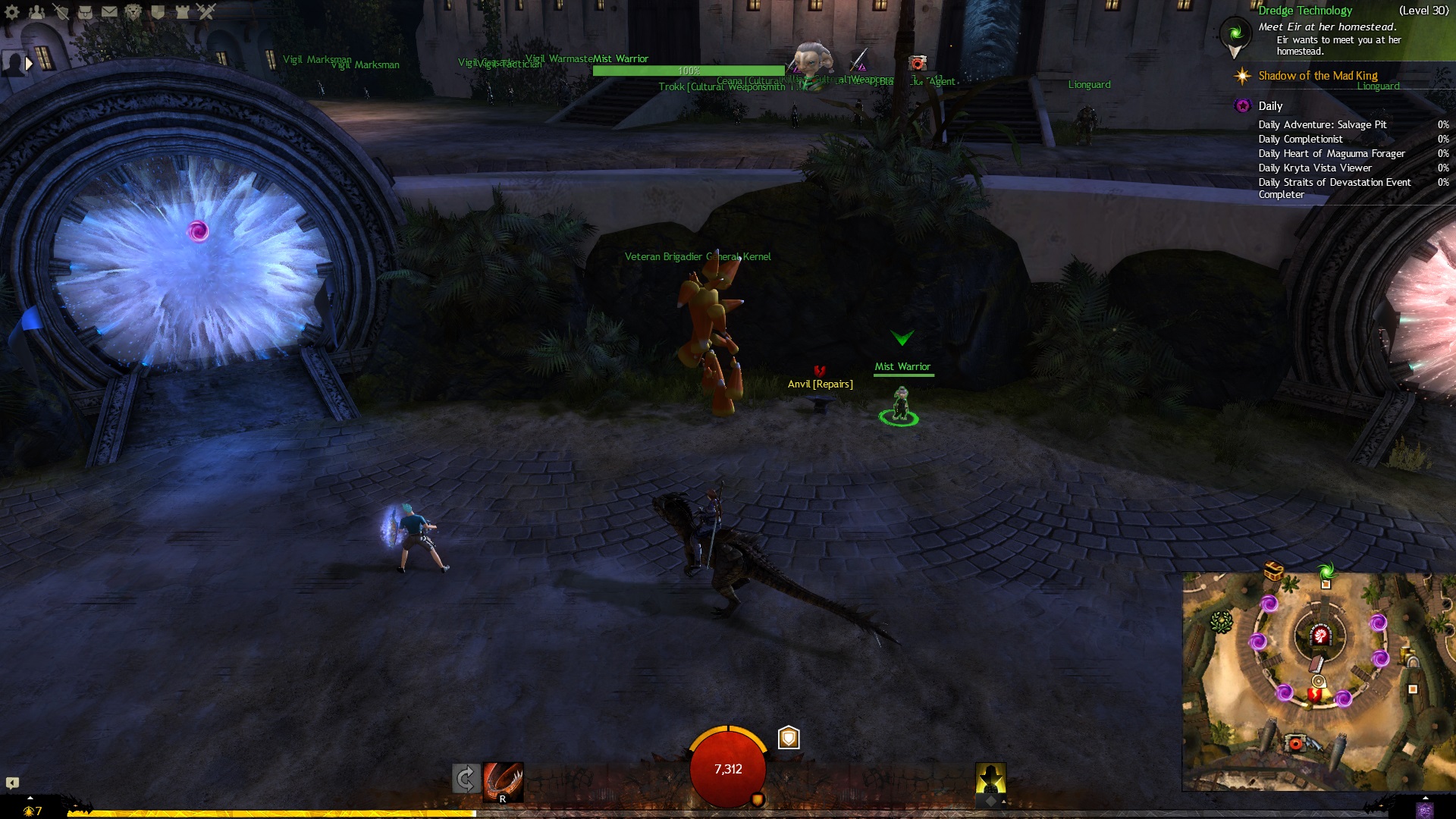Click the yellow mount selection icon
The width and height of the screenshot is (1456, 819).
(x=990, y=780)
